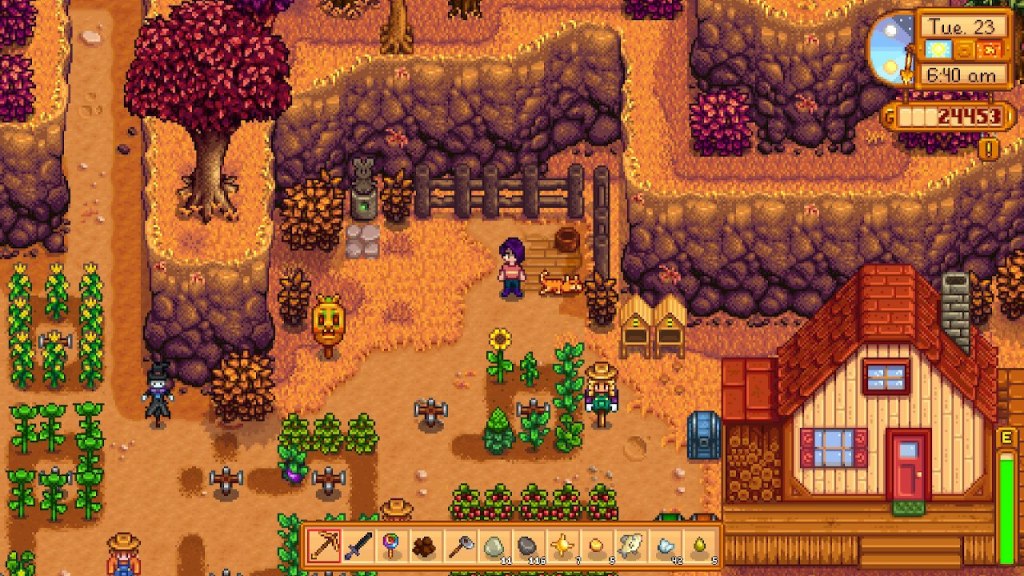
Task: Select the rainbow swirl item slot
Action: [x=392, y=546]
